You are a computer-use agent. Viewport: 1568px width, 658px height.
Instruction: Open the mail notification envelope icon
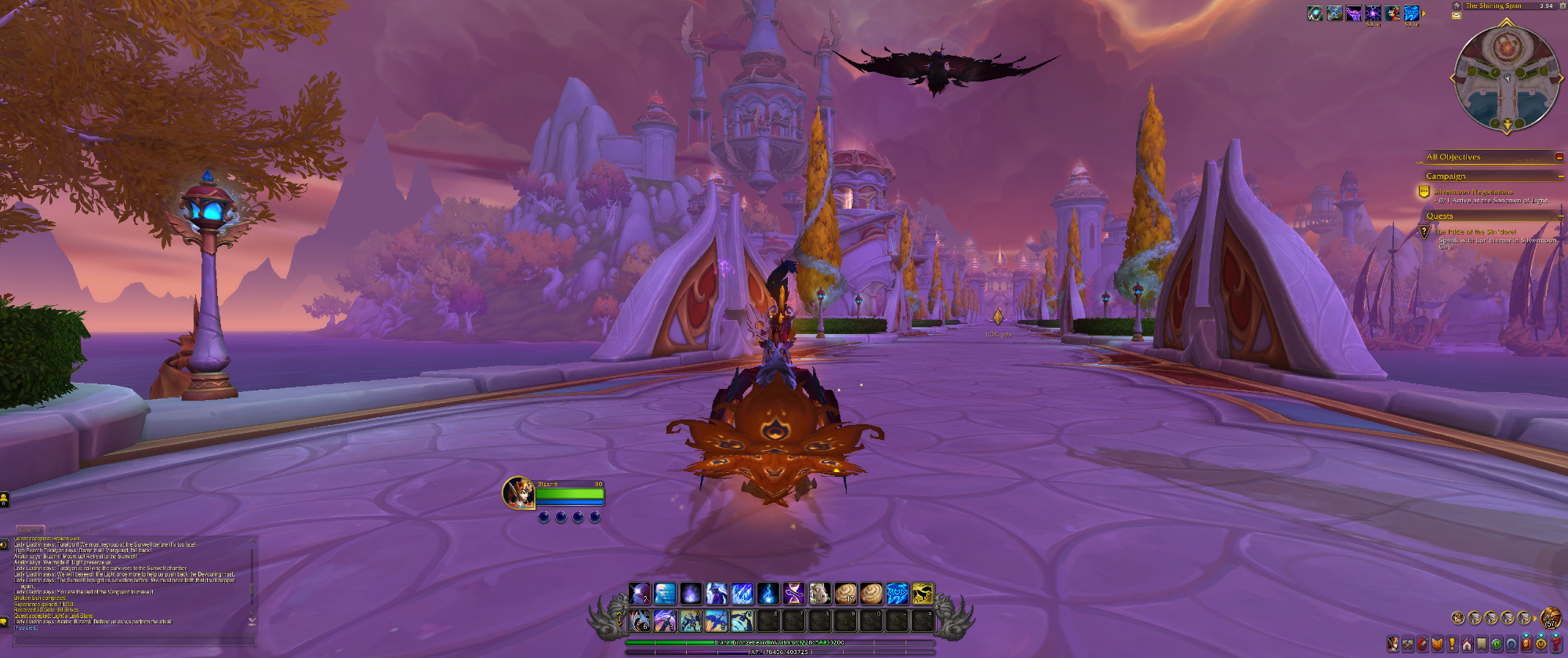point(1457,16)
